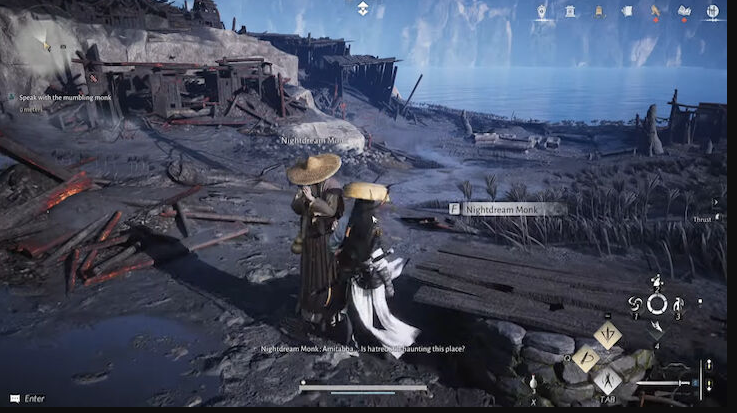Image resolution: width=737 pixels, height=413 pixels.
Task: Activate the TAB diamond skill
Action: point(608,380)
